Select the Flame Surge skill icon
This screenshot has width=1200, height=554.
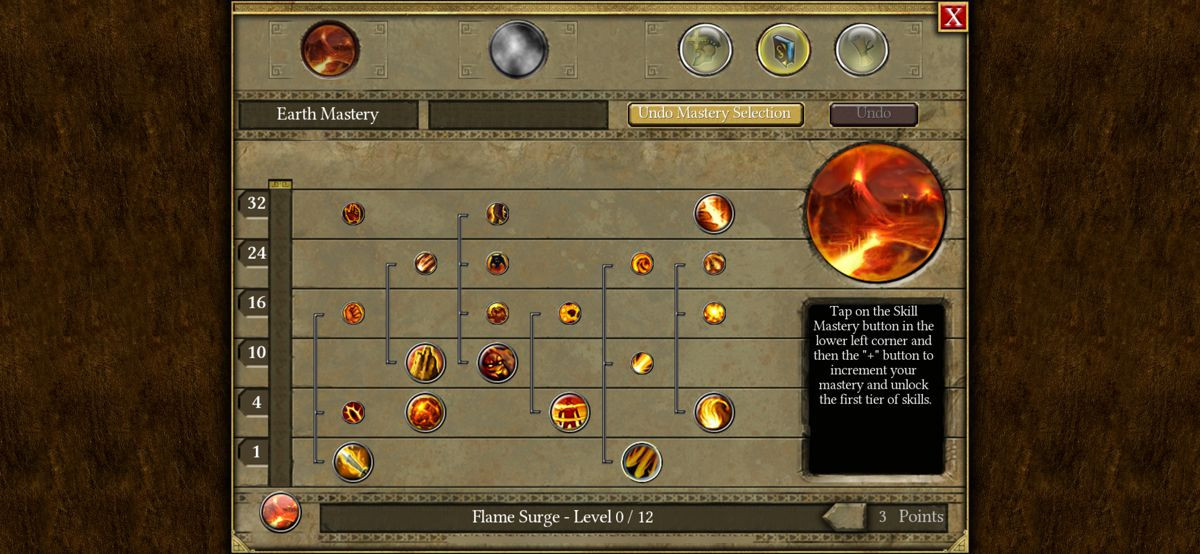coord(641,461)
